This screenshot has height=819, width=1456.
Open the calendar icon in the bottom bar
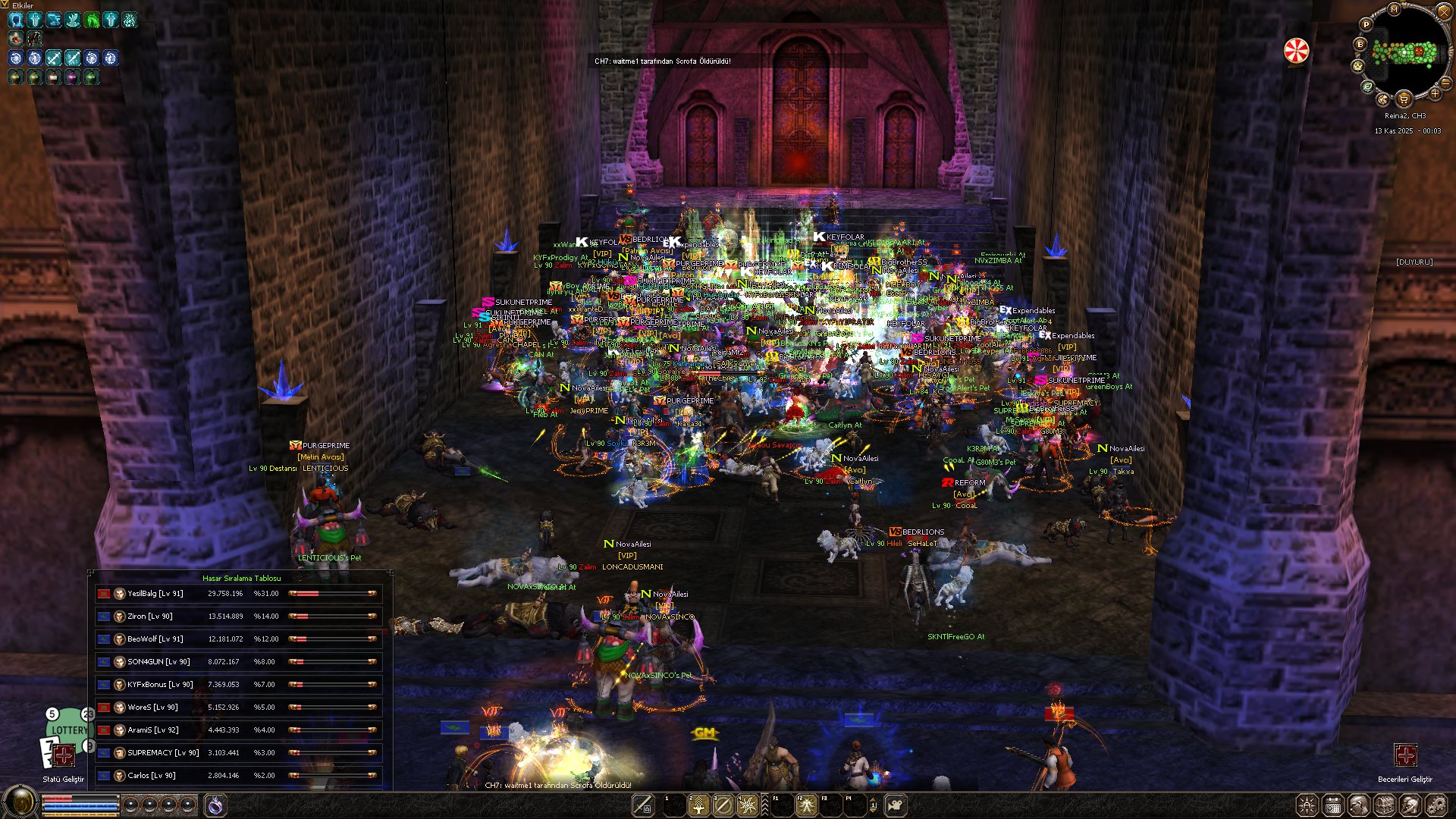click(1332, 805)
